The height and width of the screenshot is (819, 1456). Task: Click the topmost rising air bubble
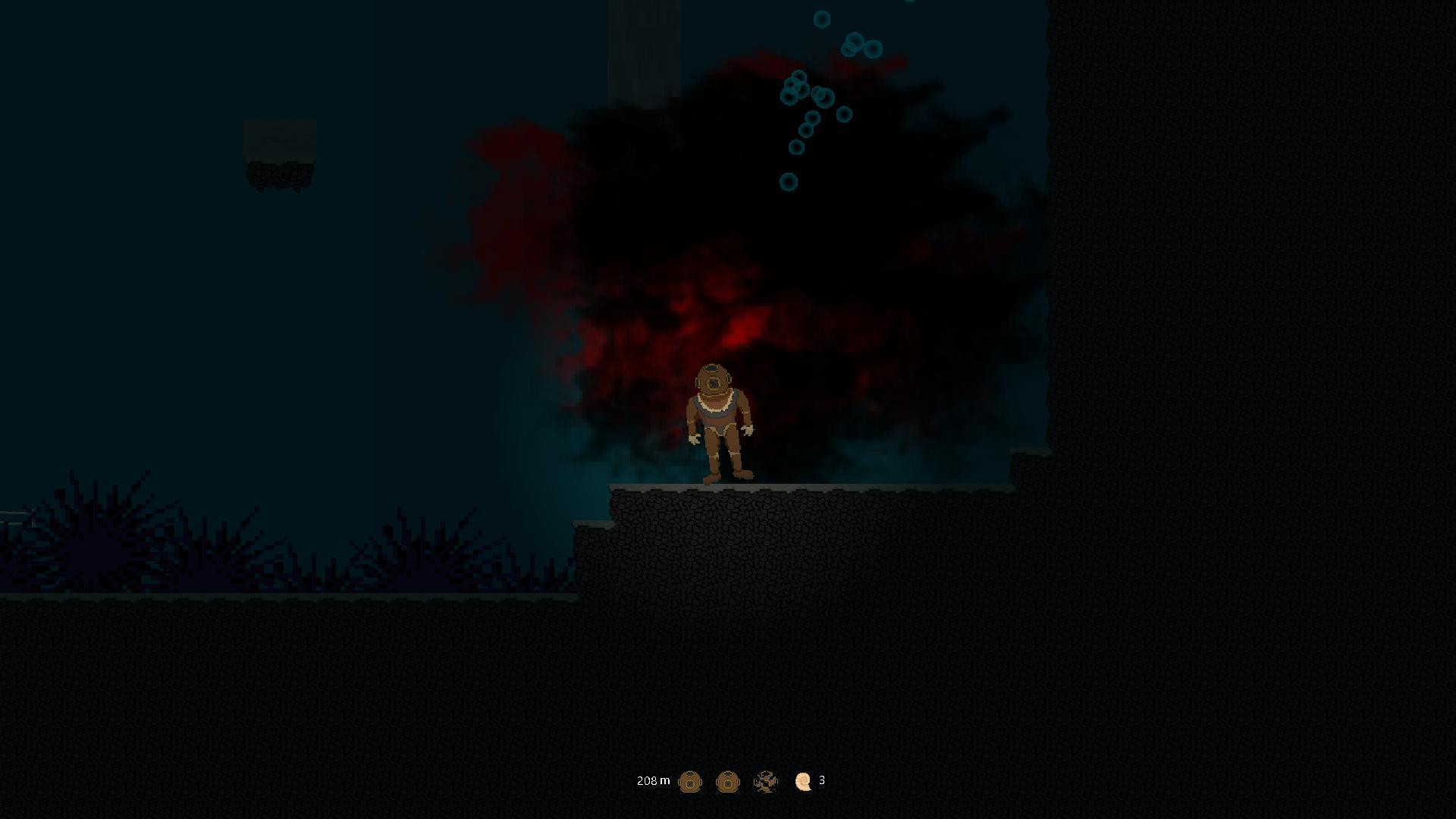click(822, 20)
